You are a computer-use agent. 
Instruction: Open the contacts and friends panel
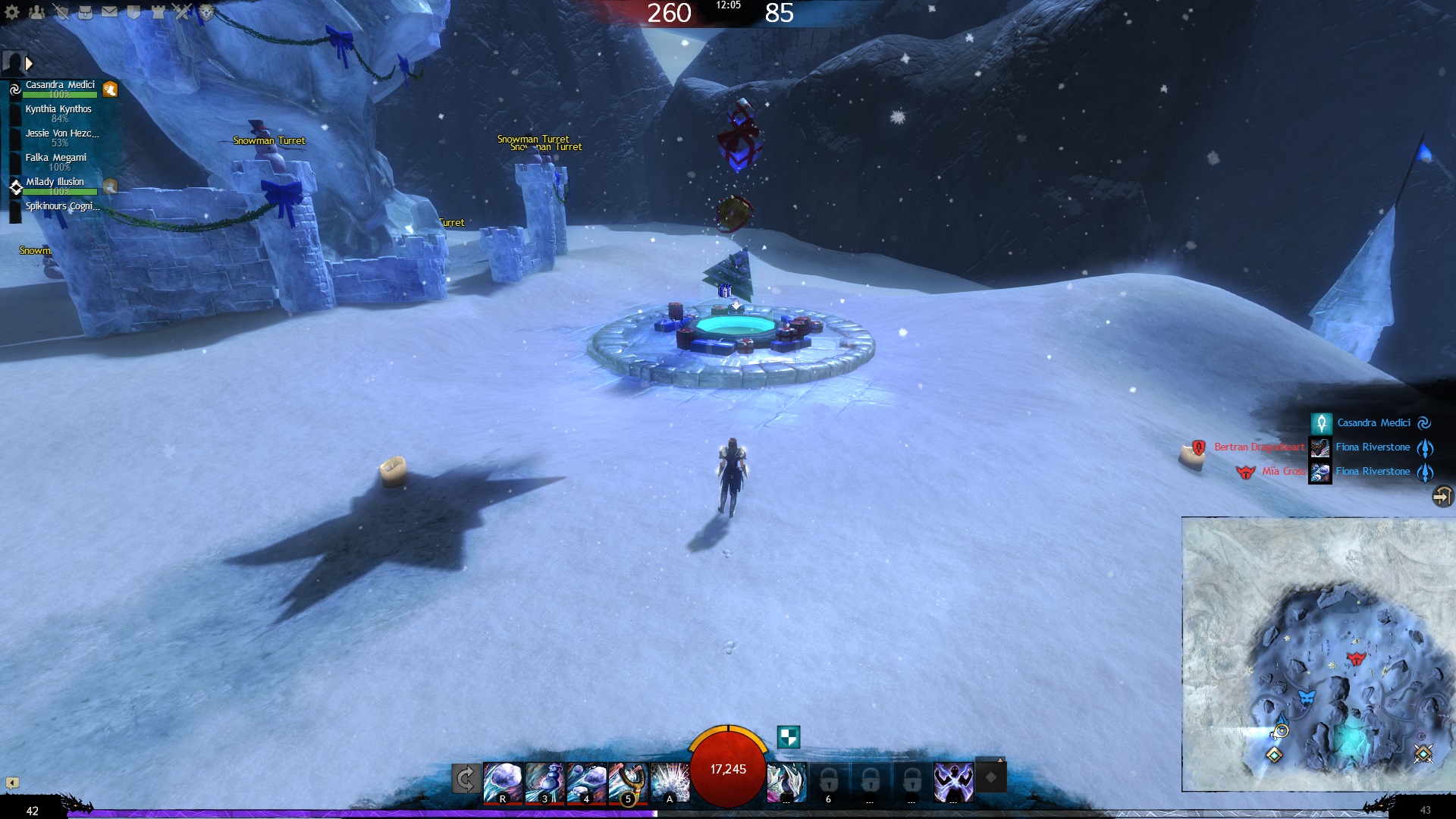point(36,12)
